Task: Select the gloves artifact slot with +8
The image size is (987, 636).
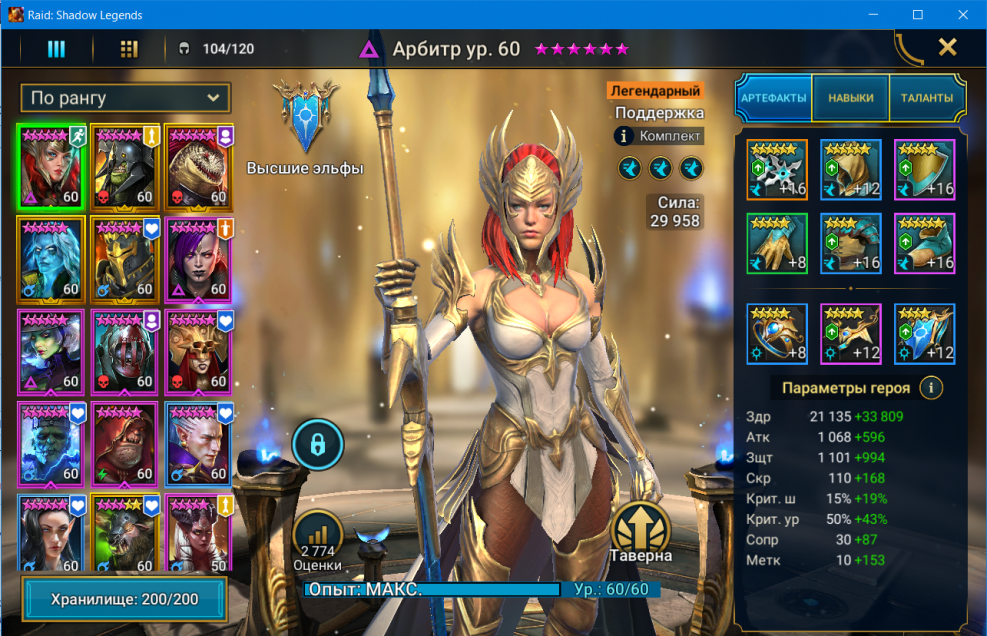Action: click(777, 244)
